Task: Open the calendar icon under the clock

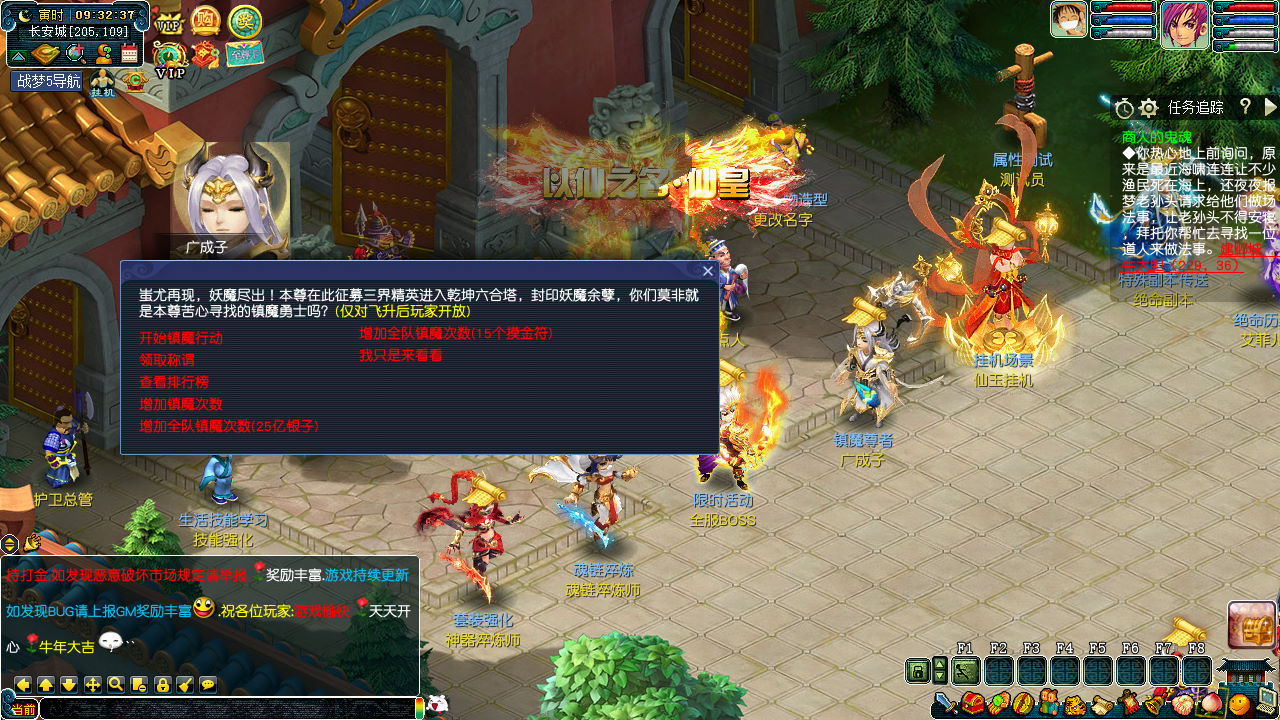Action: click(x=130, y=54)
